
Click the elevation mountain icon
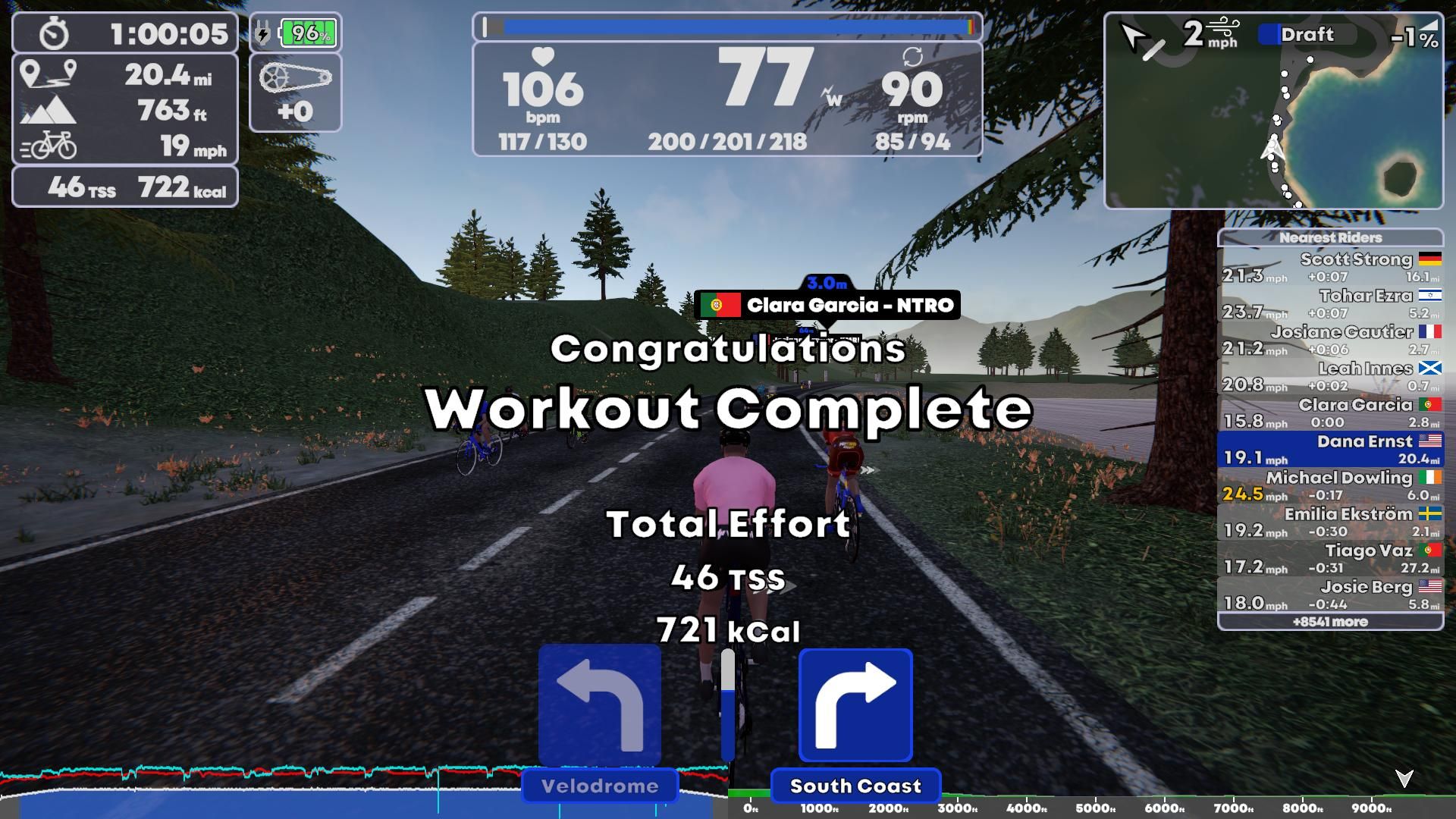click(49, 111)
